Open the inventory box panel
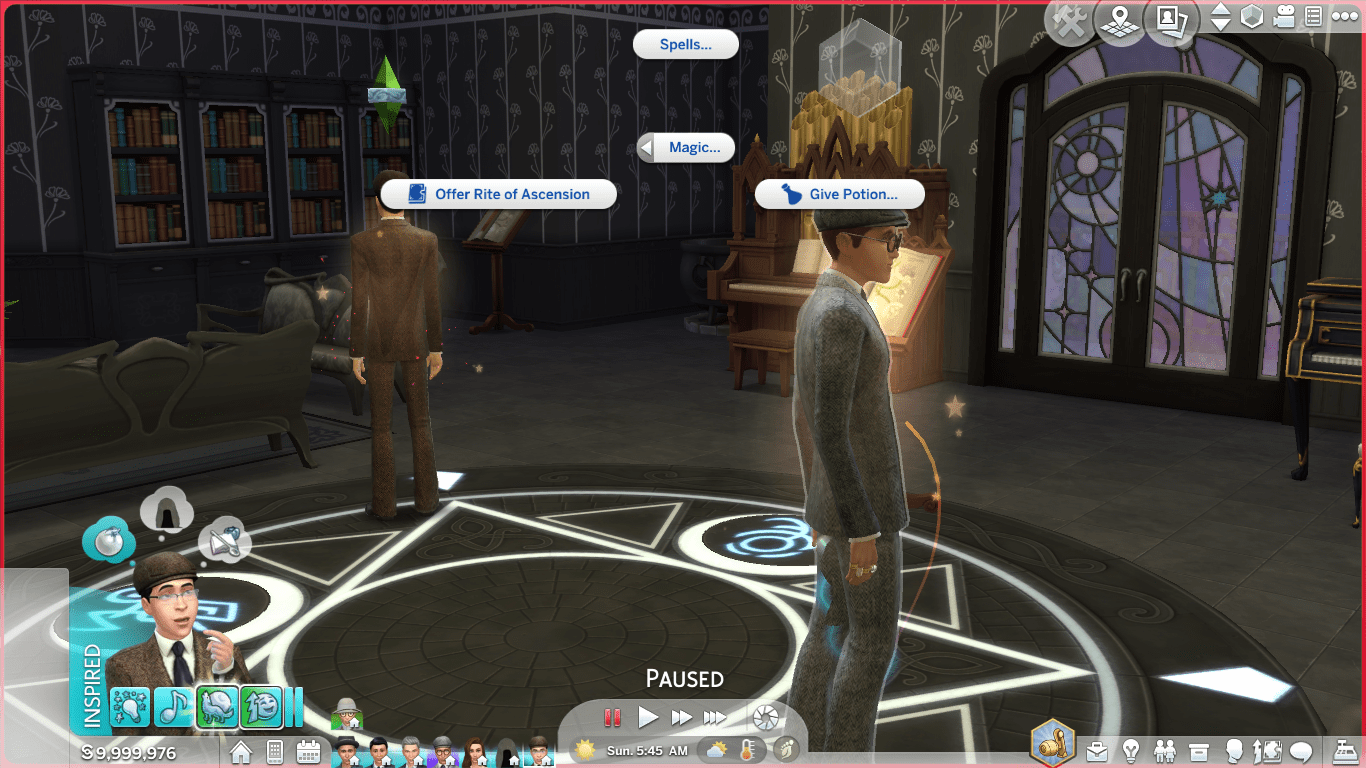Viewport: 1366px width, 768px height. pos(1199,750)
